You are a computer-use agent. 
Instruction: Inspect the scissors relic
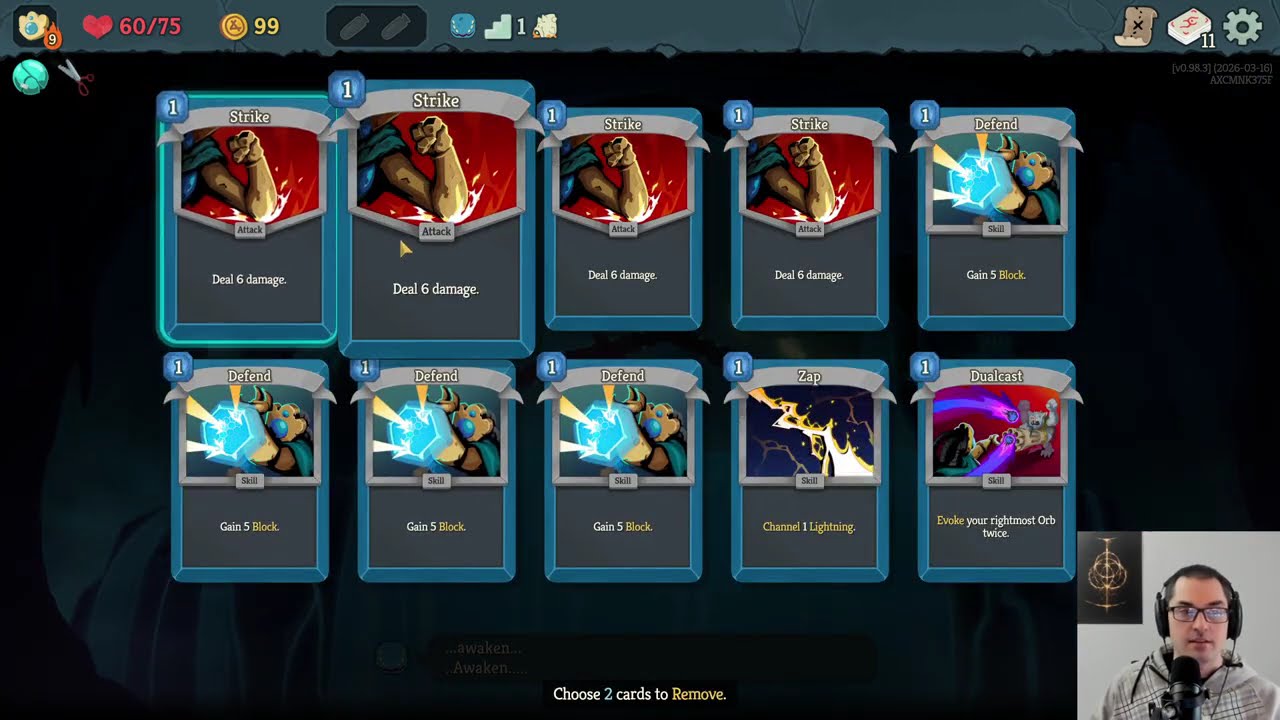(x=75, y=77)
